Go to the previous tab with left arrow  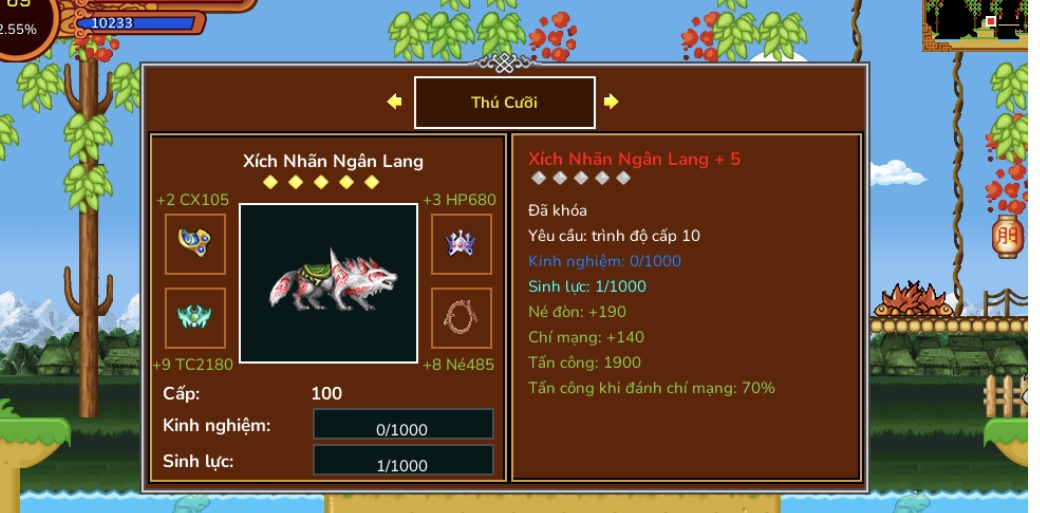pos(394,102)
